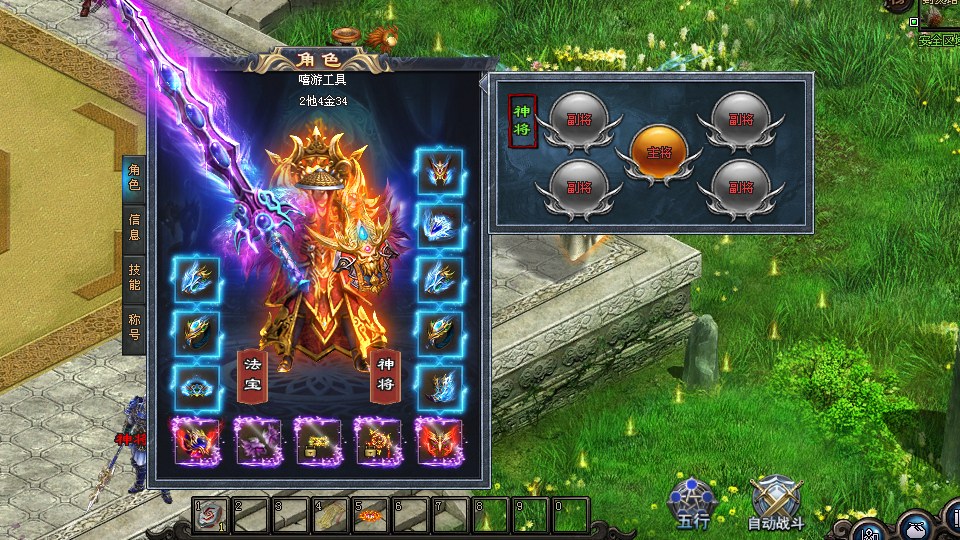This screenshot has height=540, width=960.
Task: Use the item in hotbar slot 4
Action: click(x=331, y=515)
